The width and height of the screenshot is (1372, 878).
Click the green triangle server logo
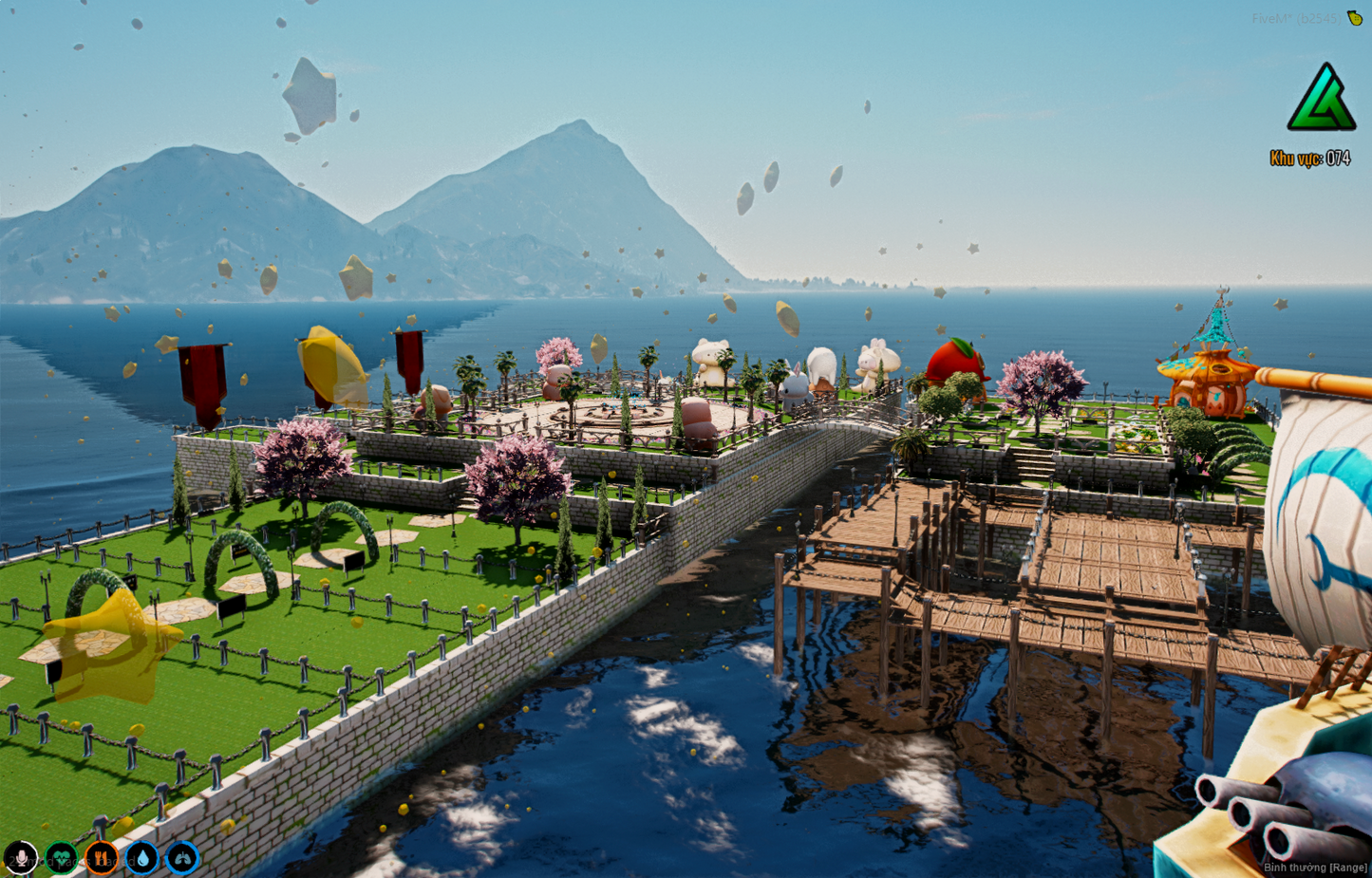[1321, 99]
